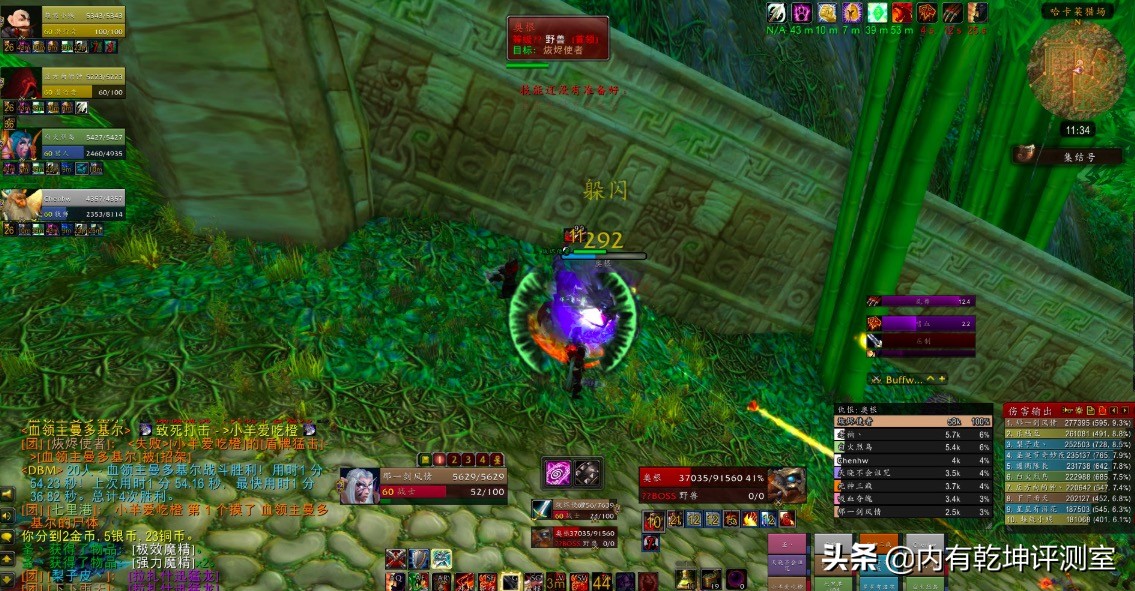Click the spiked armor icon beside the spiral
The height and width of the screenshot is (591, 1135).
(588, 472)
